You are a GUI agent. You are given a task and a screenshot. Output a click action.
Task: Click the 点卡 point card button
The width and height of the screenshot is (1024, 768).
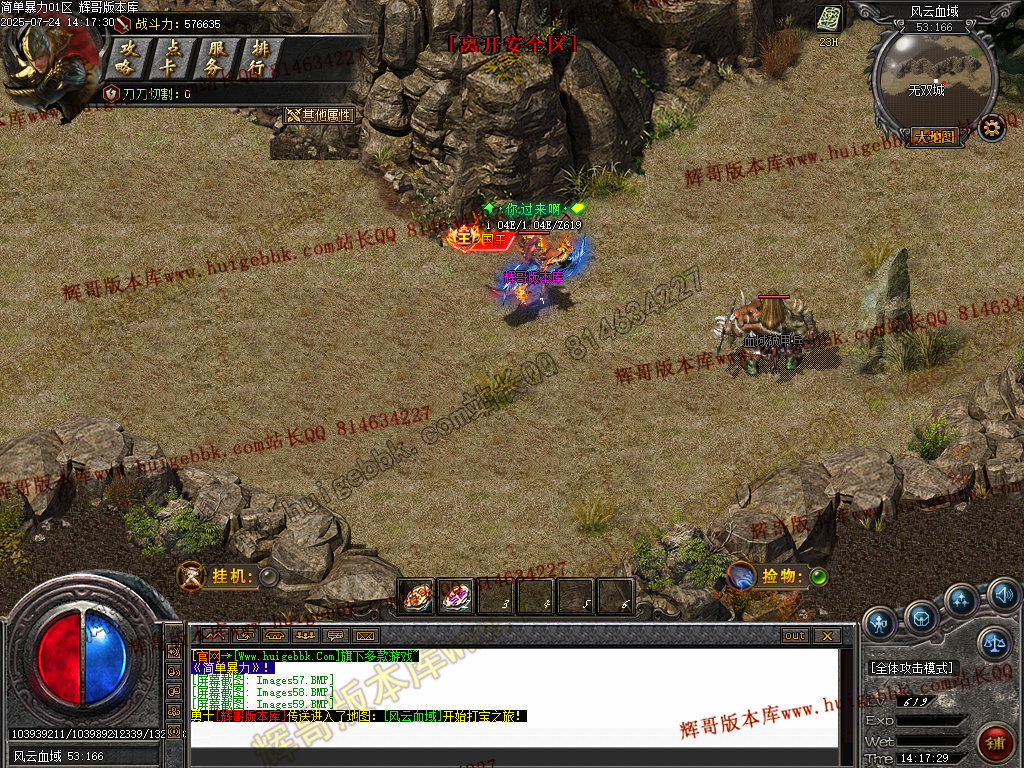(172, 58)
